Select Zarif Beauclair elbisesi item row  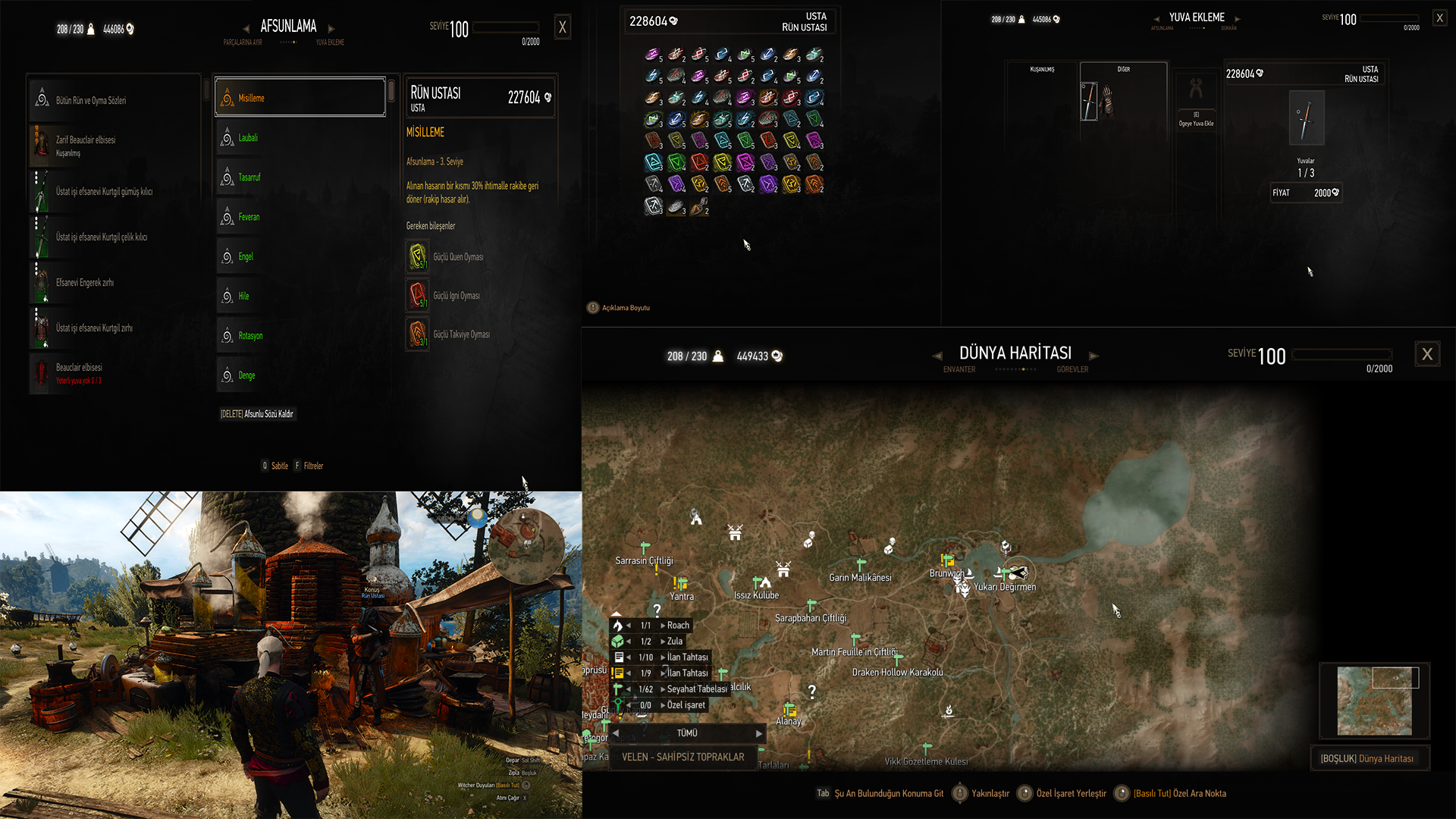[114, 145]
